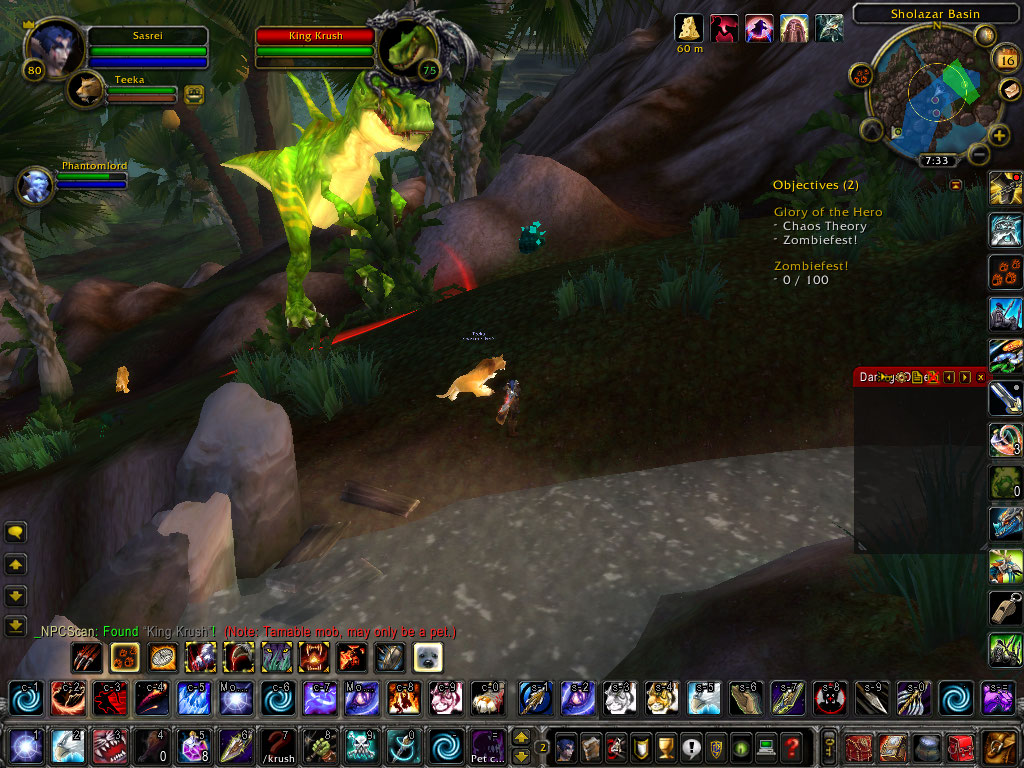Viewport: 1024px width, 768px height.
Task: Close the red damage meter window
Action: [x=980, y=377]
